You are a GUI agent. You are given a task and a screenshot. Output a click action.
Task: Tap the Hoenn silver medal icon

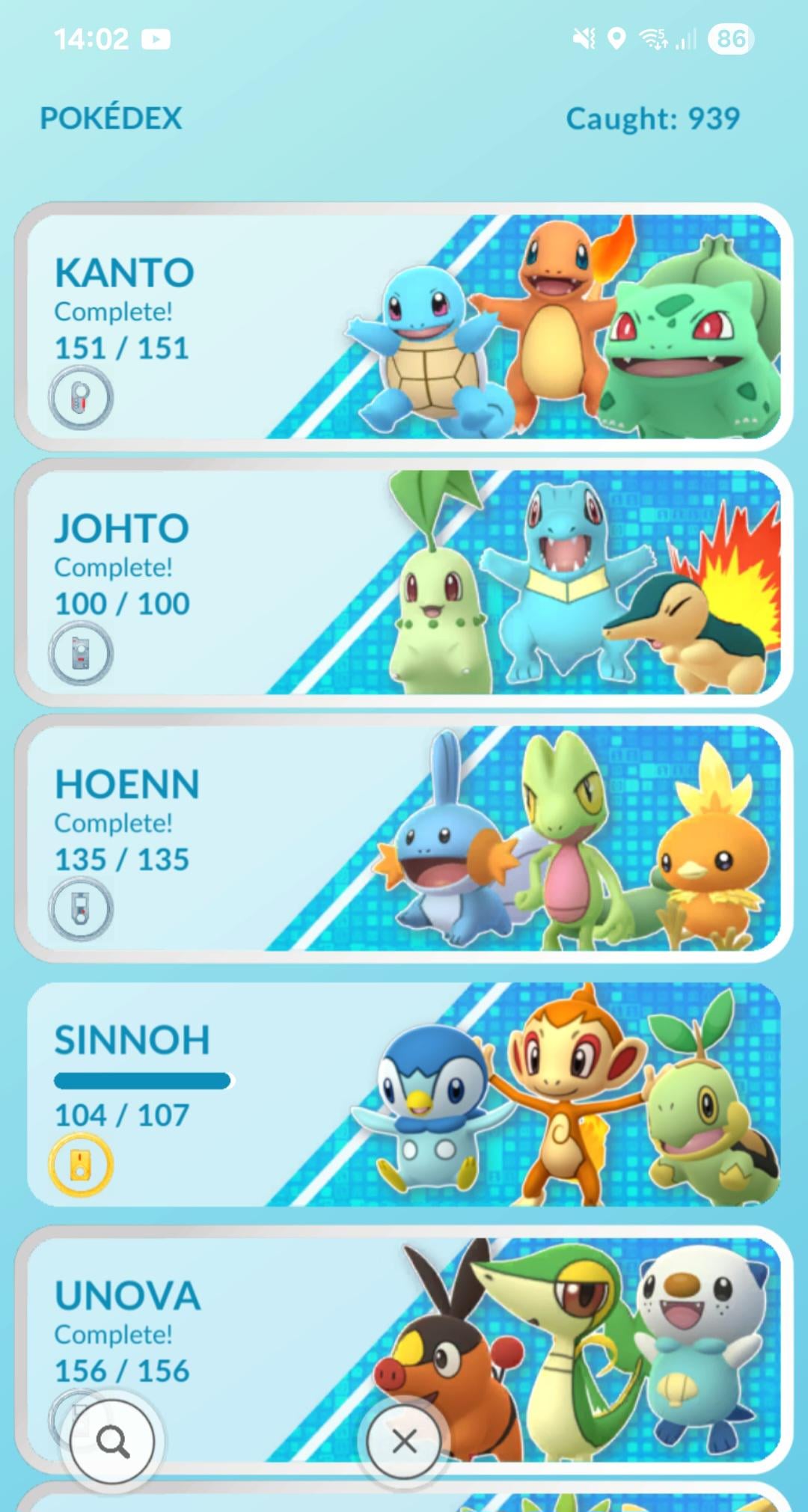point(81,909)
